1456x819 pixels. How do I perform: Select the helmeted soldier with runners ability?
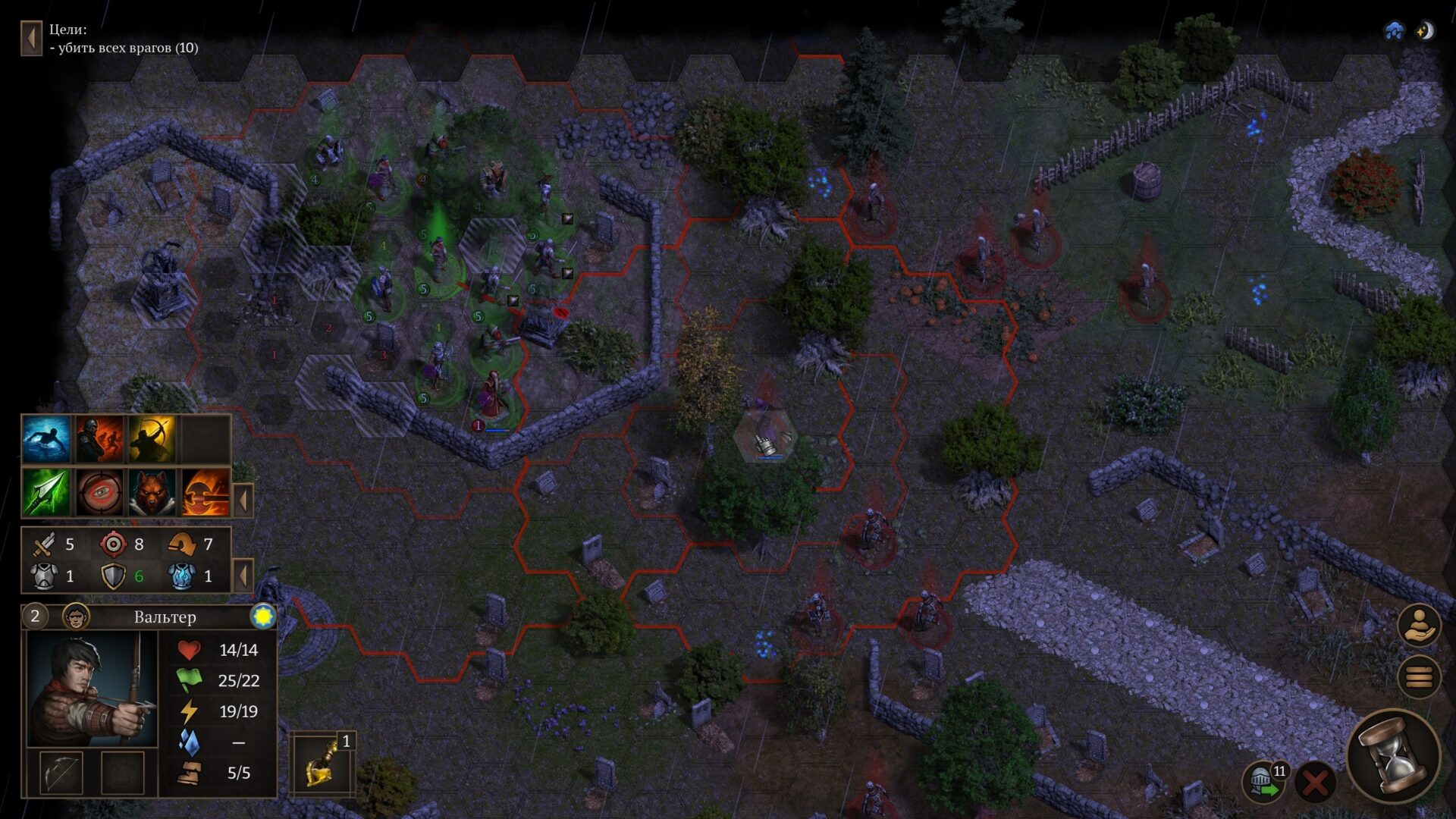(x=99, y=439)
